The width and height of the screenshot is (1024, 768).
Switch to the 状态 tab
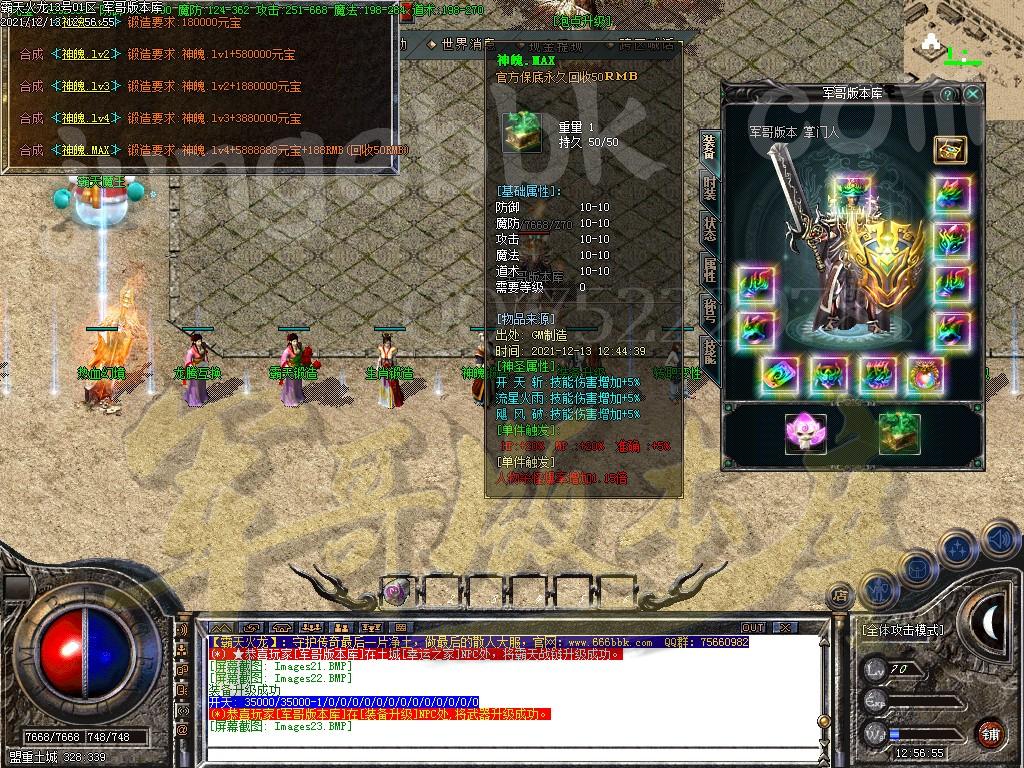click(x=708, y=228)
